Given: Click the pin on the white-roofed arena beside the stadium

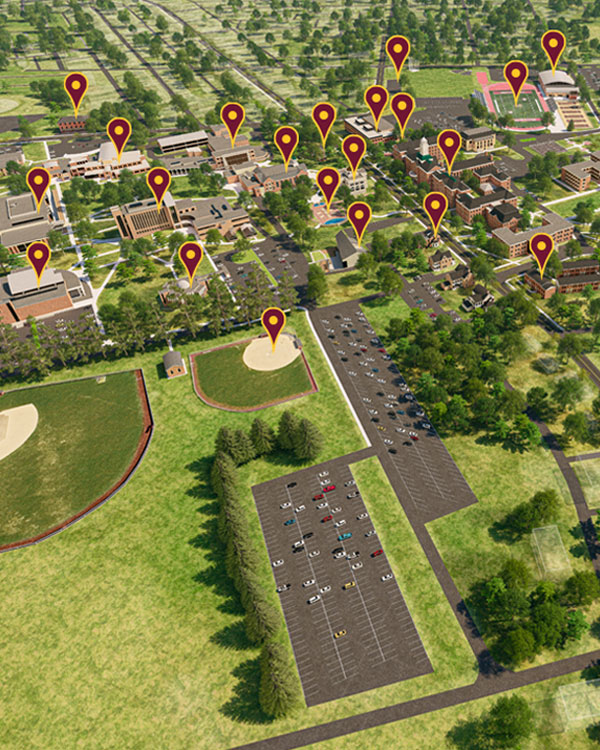Looking at the screenshot, I should tap(553, 47).
